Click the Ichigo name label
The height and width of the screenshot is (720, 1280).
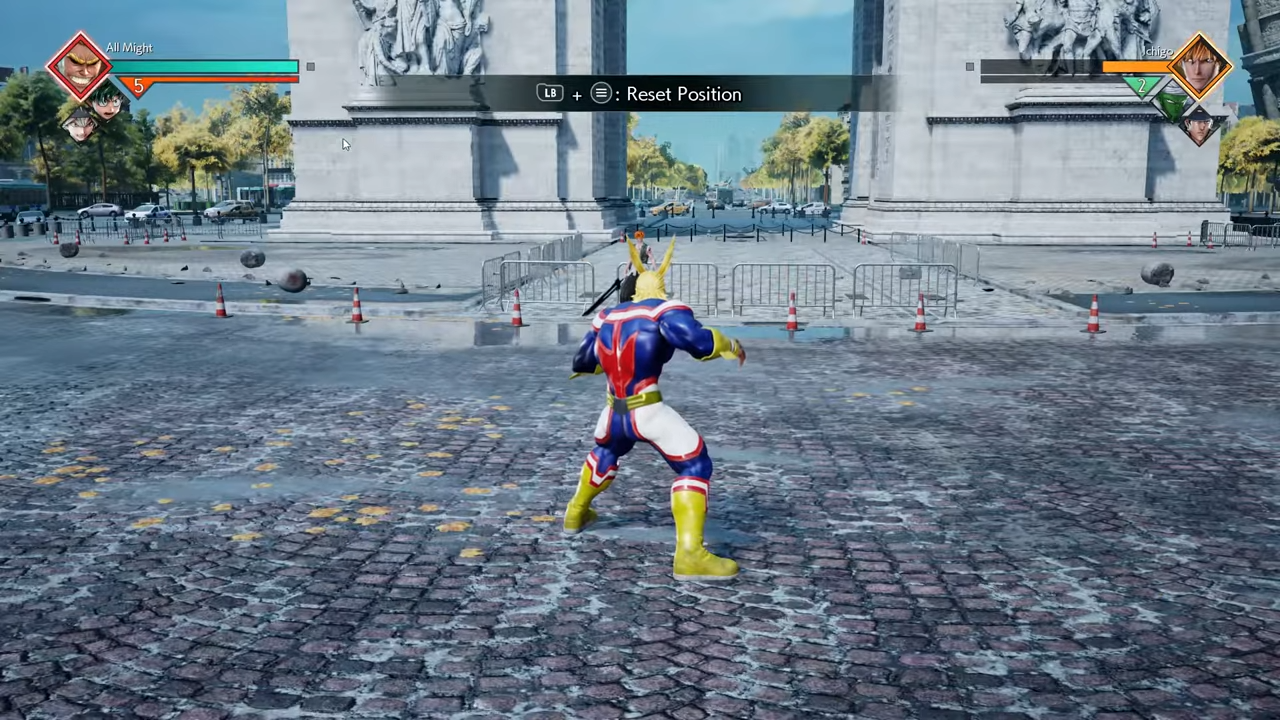tap(1158, 52)
